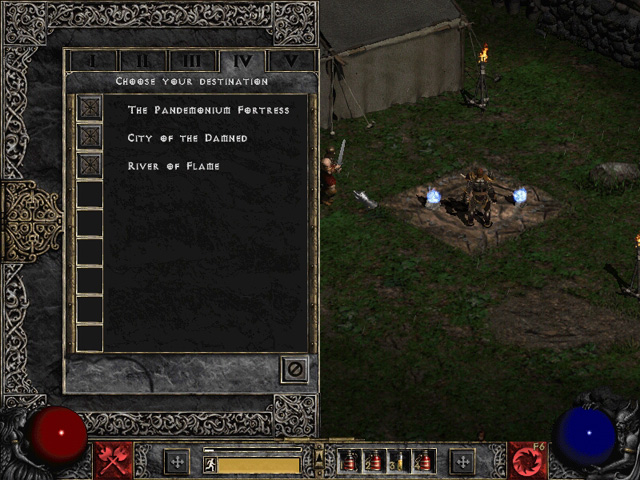The width and height of the screenshot is (640, 480).
Task: Switch to Act I waypoint tab
Action: [94, 61]
